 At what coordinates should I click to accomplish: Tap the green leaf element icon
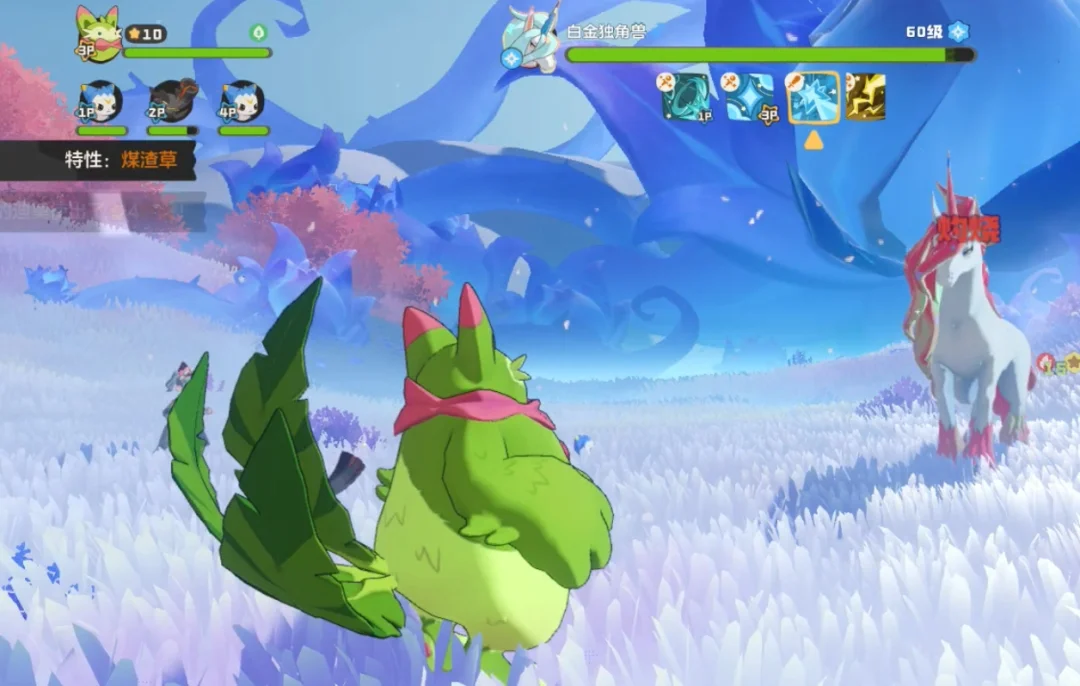click(259, 33)
